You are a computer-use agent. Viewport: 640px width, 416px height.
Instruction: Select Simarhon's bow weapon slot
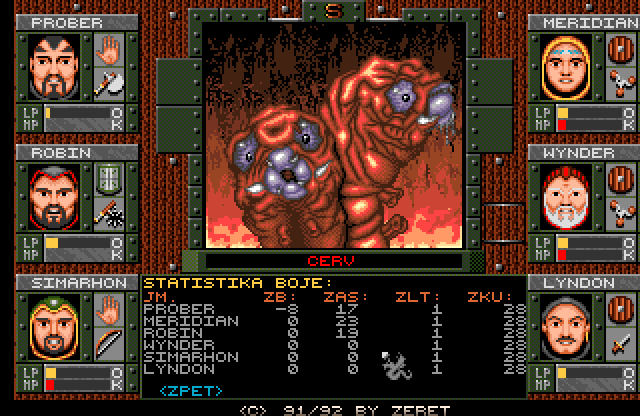[x=107, y=344]
